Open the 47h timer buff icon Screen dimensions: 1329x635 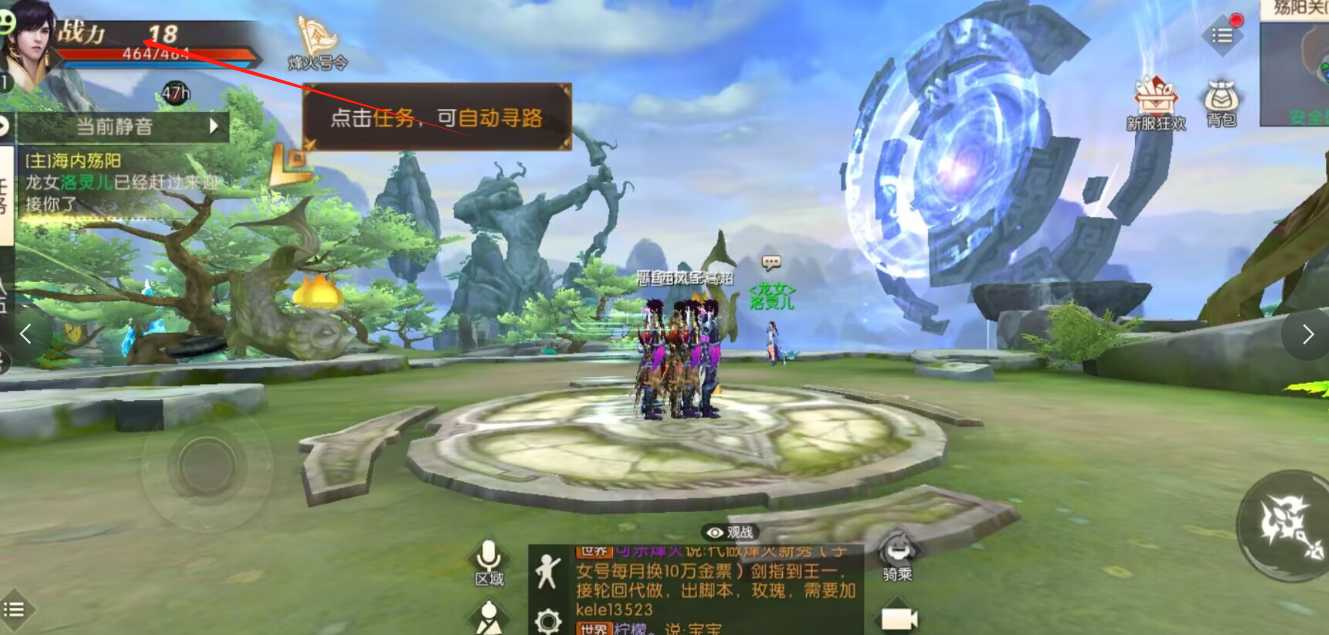(175, 93)
